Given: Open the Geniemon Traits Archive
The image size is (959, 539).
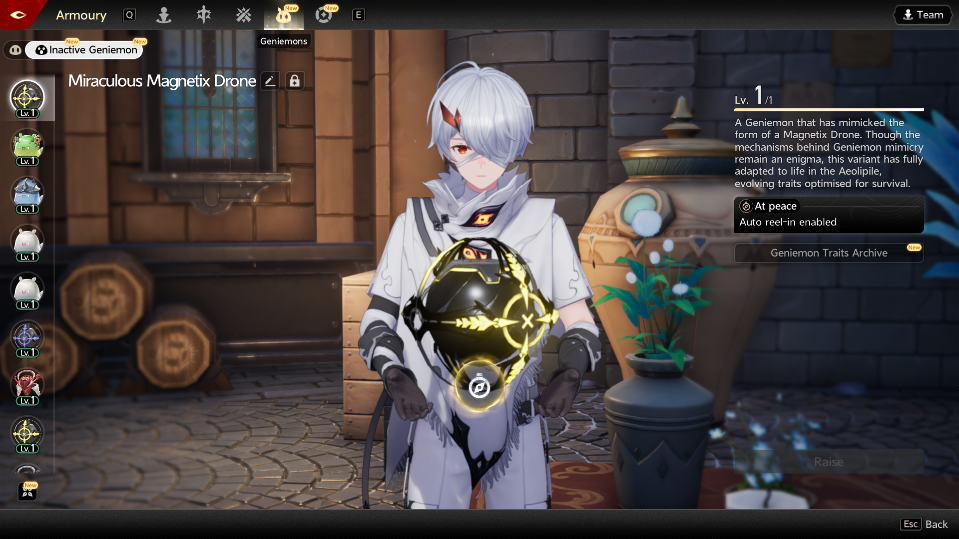Looking at the screenshot, I should (828, 253).
